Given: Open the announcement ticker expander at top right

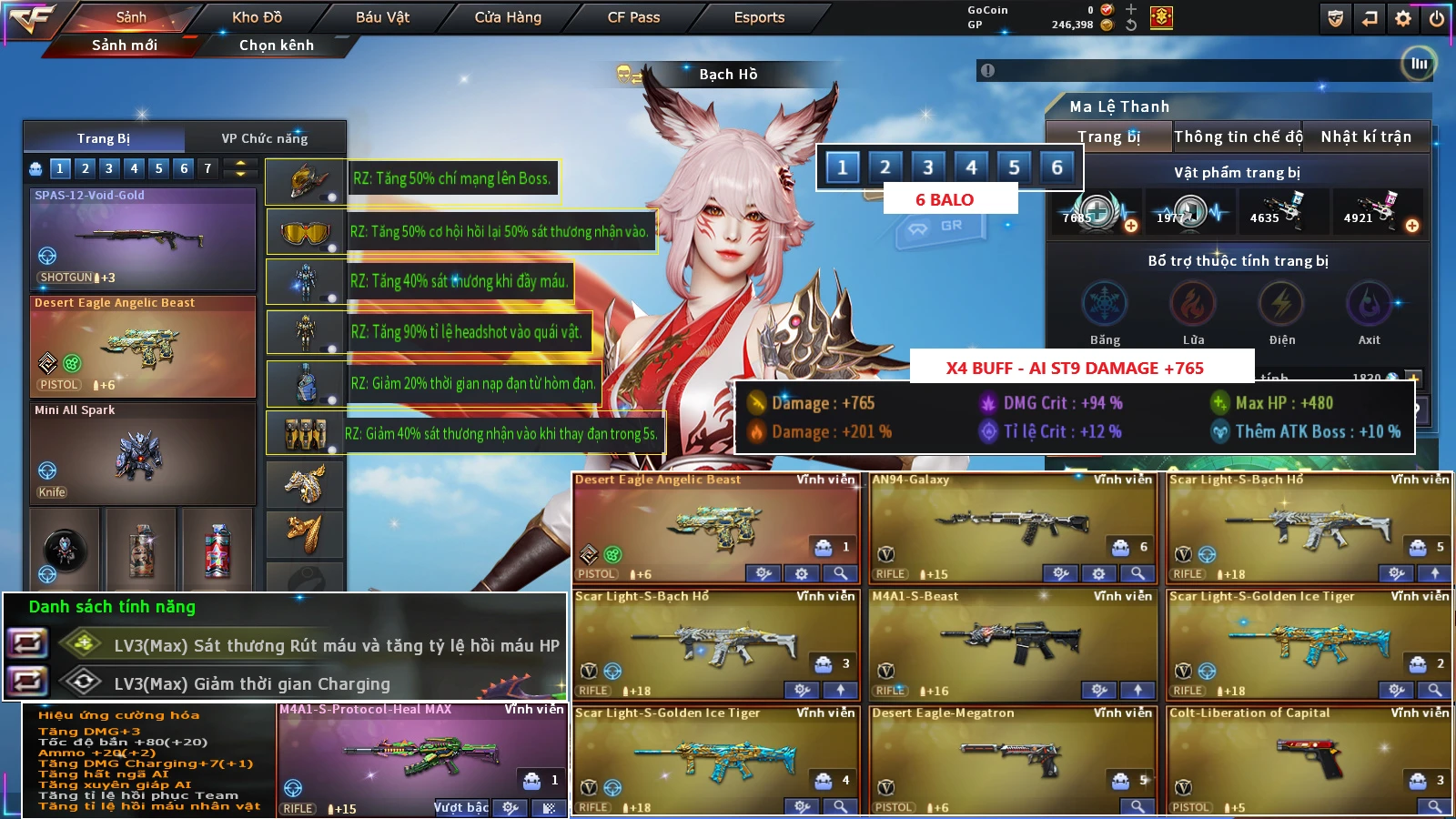Looking at the screenshot, I should pyautogui.click(x=1417, y=66).
